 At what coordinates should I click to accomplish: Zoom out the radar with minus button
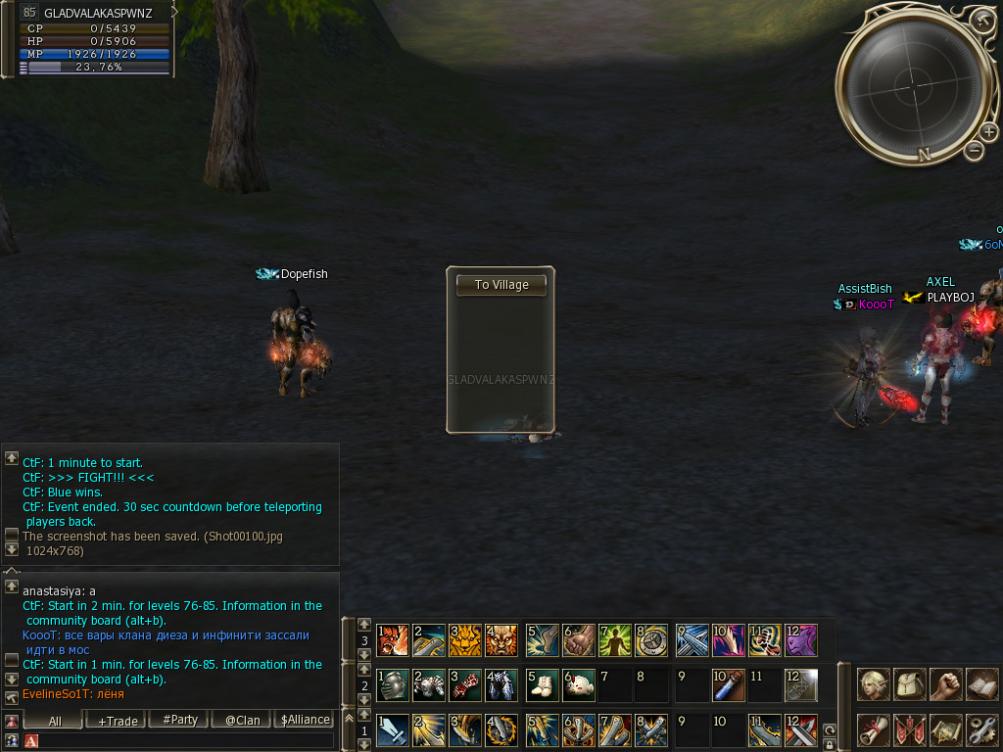point(975,151)
